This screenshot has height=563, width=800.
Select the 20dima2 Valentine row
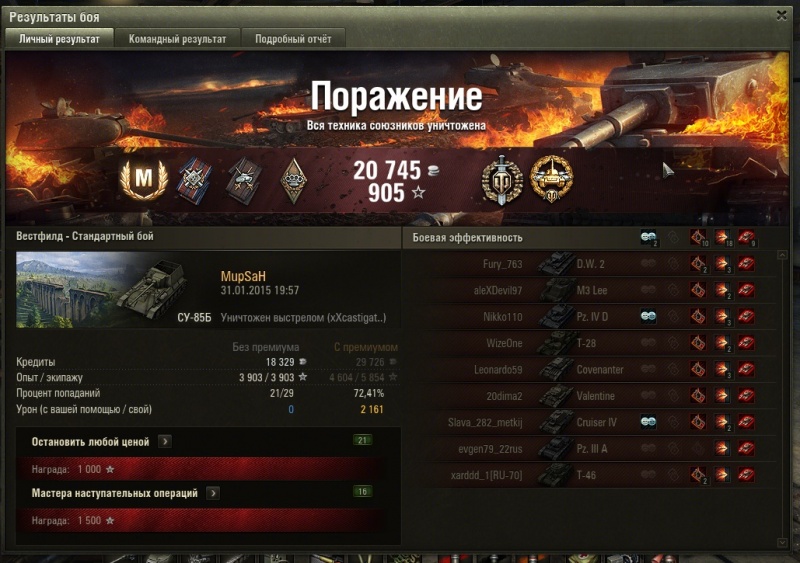(588, 396)
